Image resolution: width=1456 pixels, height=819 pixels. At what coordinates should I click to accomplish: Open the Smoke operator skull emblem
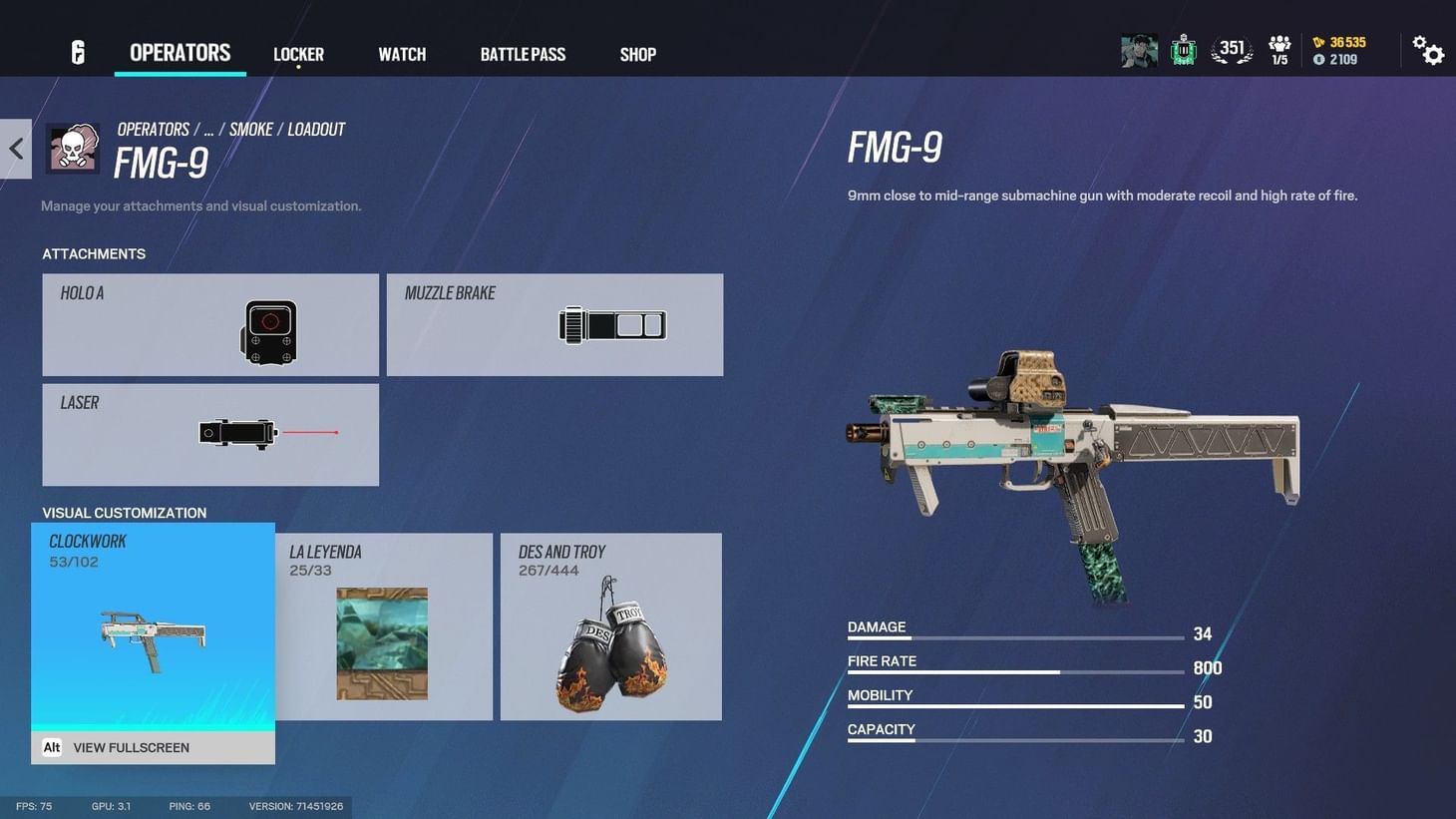72,148
